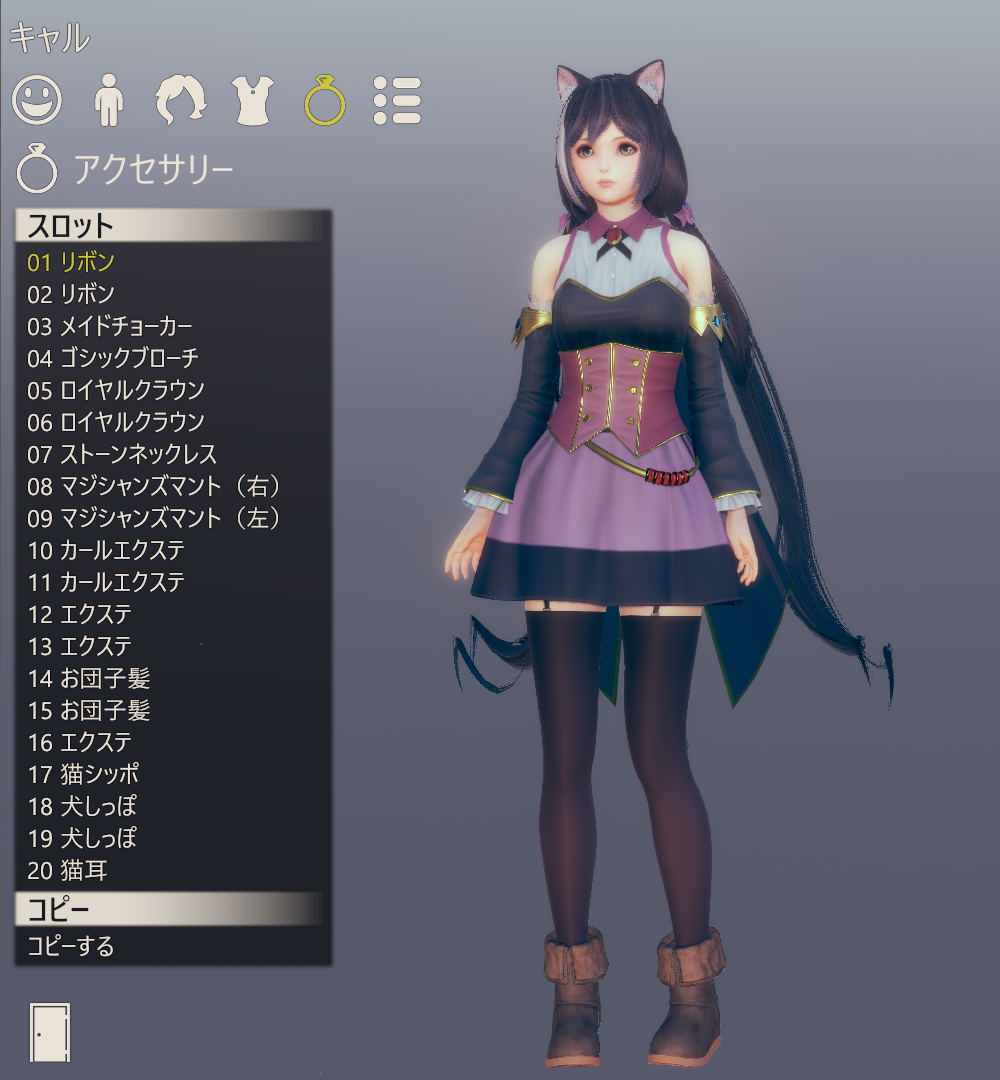Open the hair customization tab
Screen dimensions: 1000x1080
pos(181,100)
